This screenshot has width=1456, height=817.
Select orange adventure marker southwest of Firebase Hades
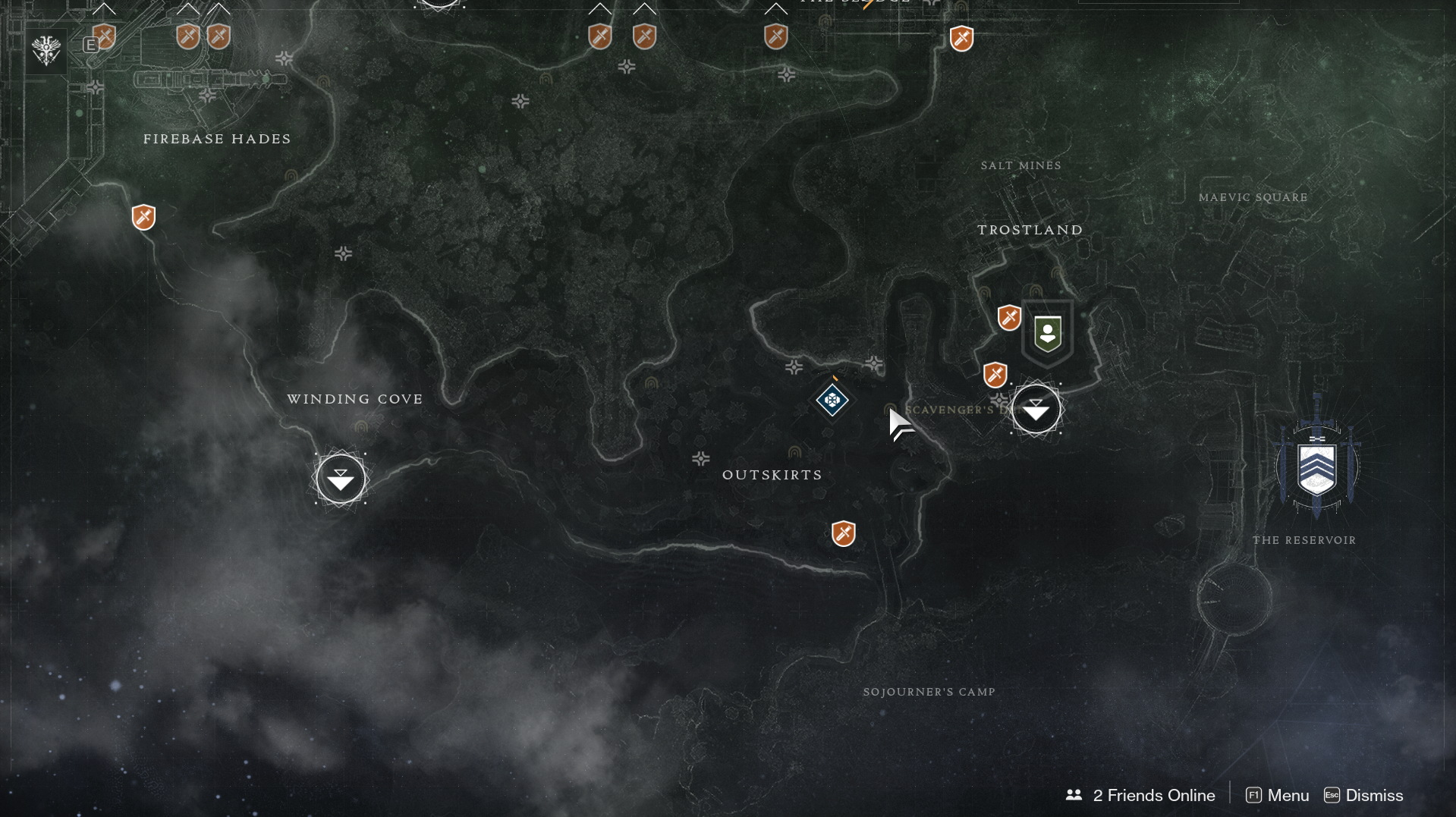click(x=143, y=217)
